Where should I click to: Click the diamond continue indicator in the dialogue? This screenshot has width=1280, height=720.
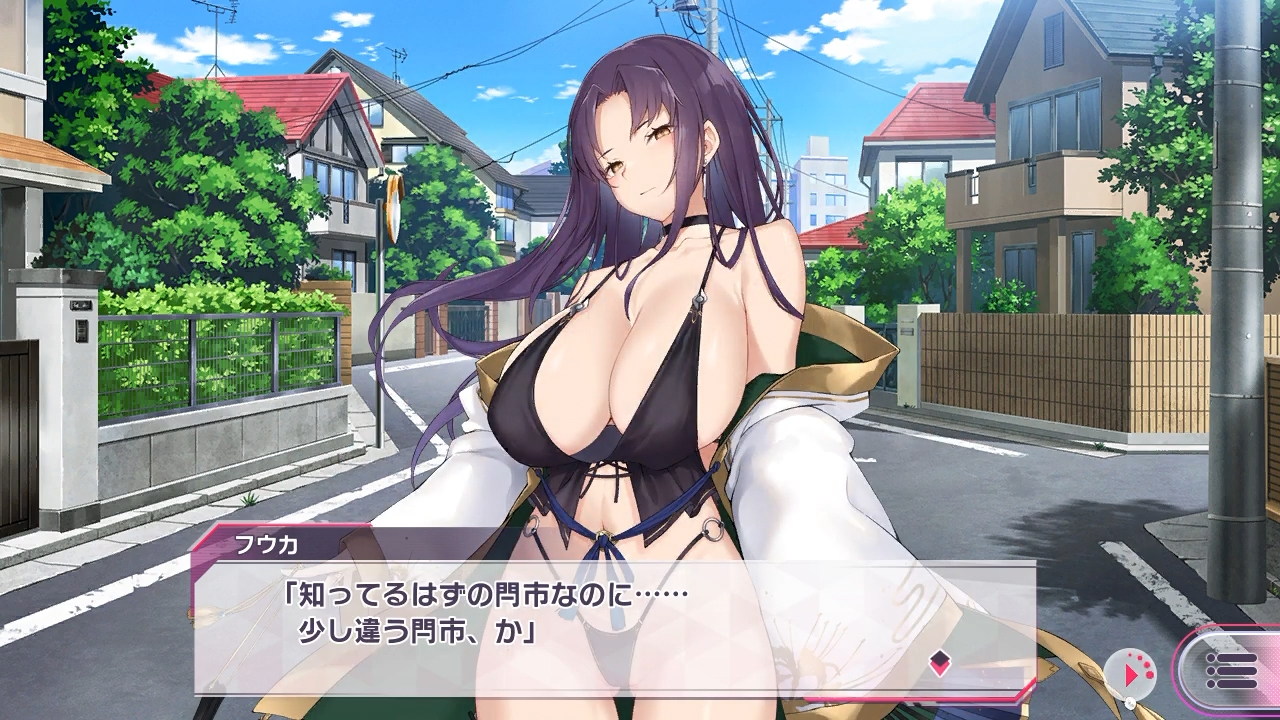939,662
